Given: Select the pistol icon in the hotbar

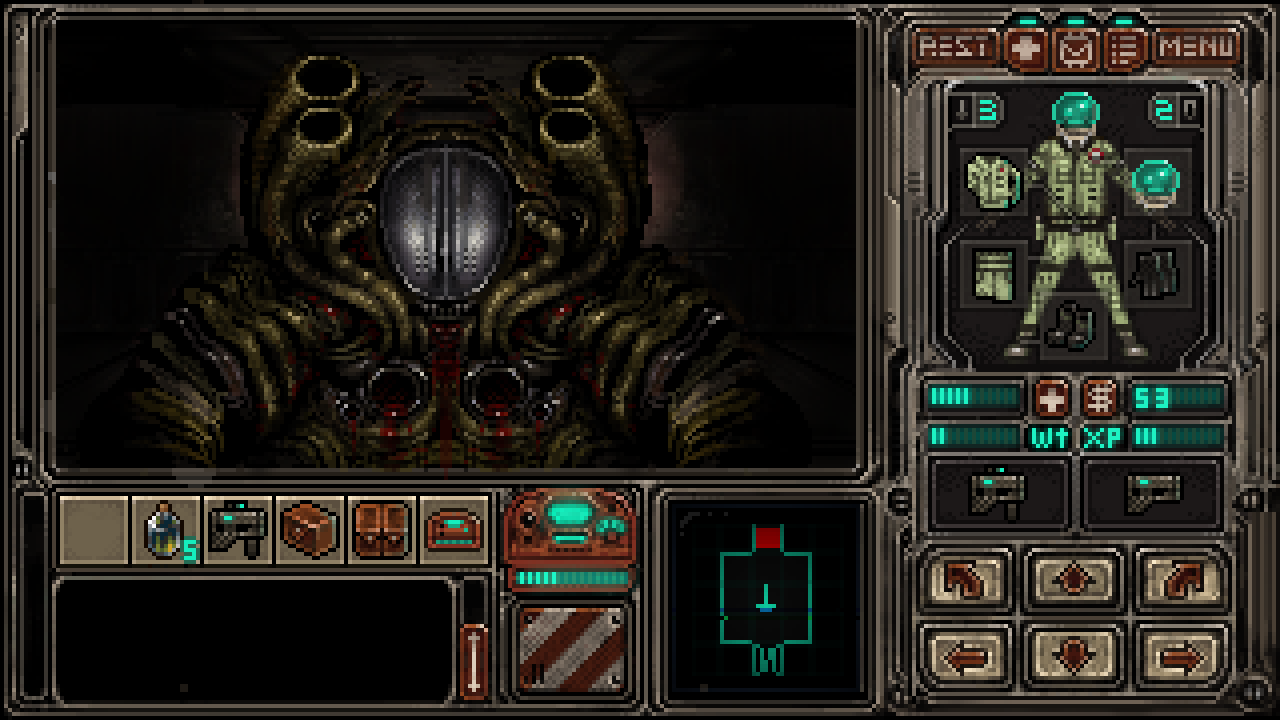Looking at the screenshot, I should [x=237, y=526].
